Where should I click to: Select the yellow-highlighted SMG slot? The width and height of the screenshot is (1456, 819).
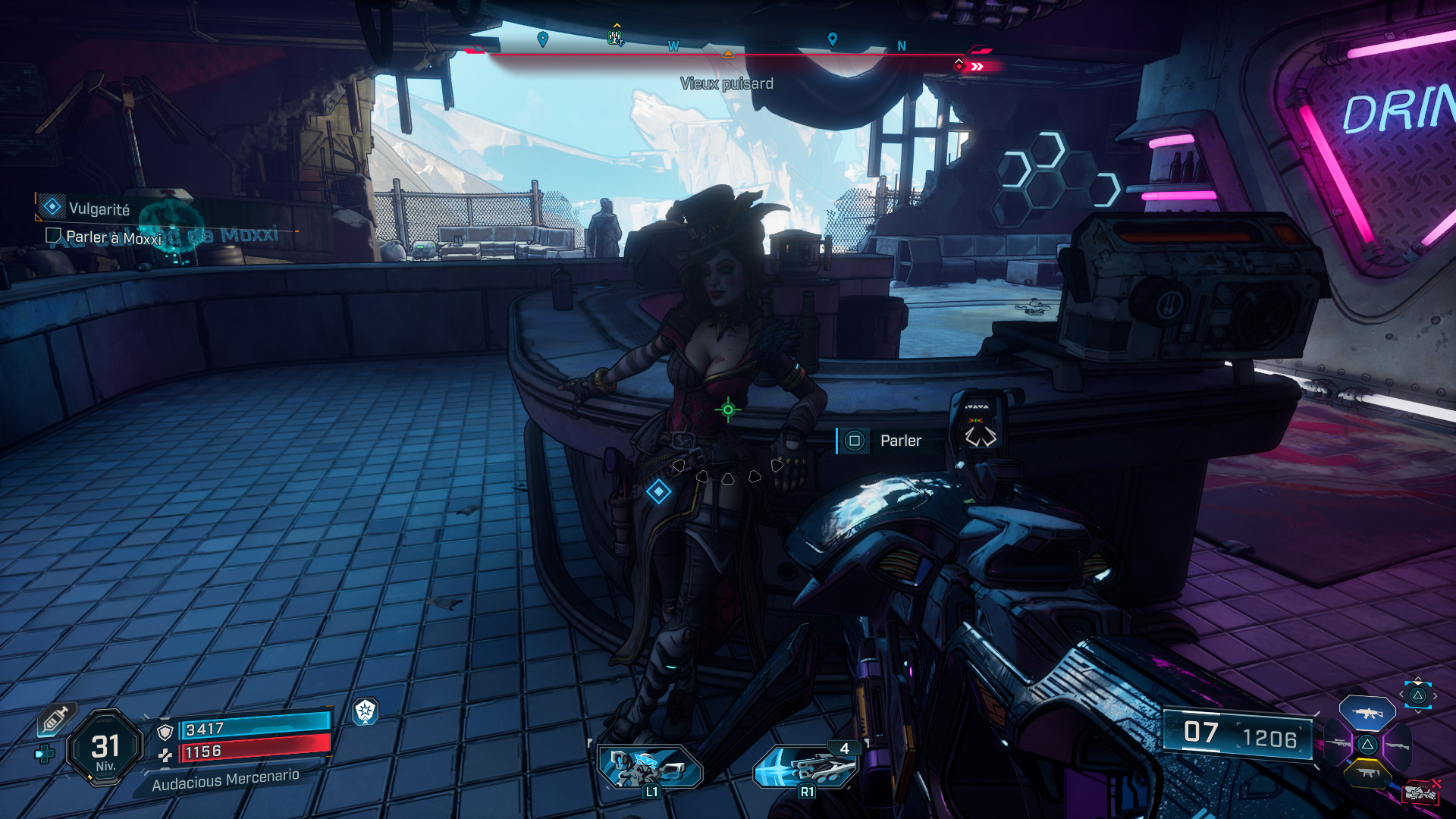[x=1367, y=773]
